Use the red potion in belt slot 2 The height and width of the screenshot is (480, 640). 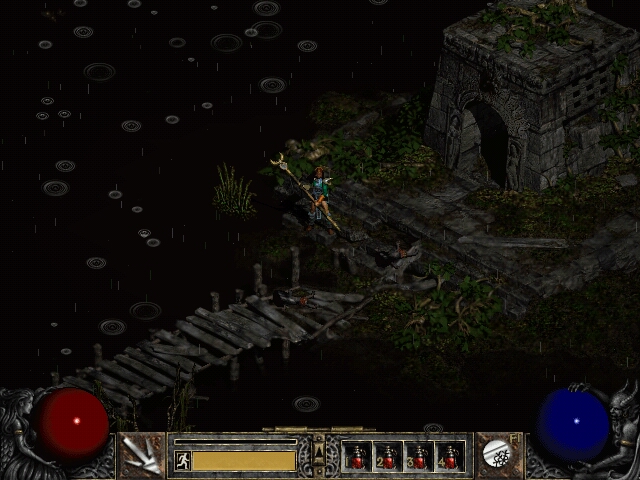(388, 457)
